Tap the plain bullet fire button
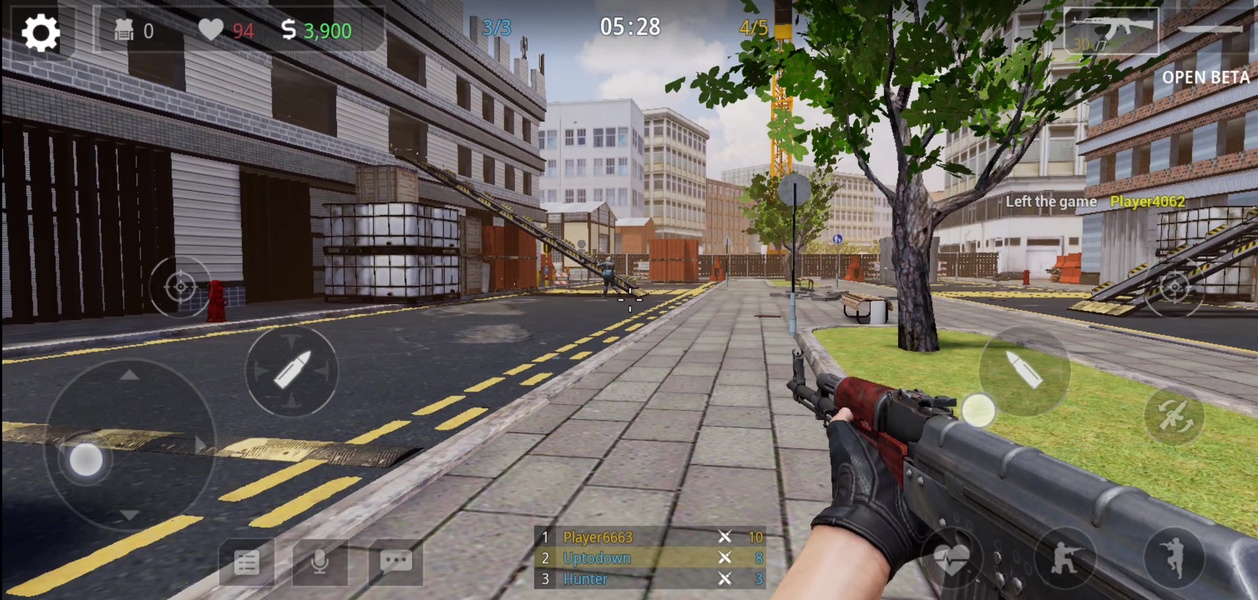The height and width of the screenshot is (600, 1258). [1024, 371]
